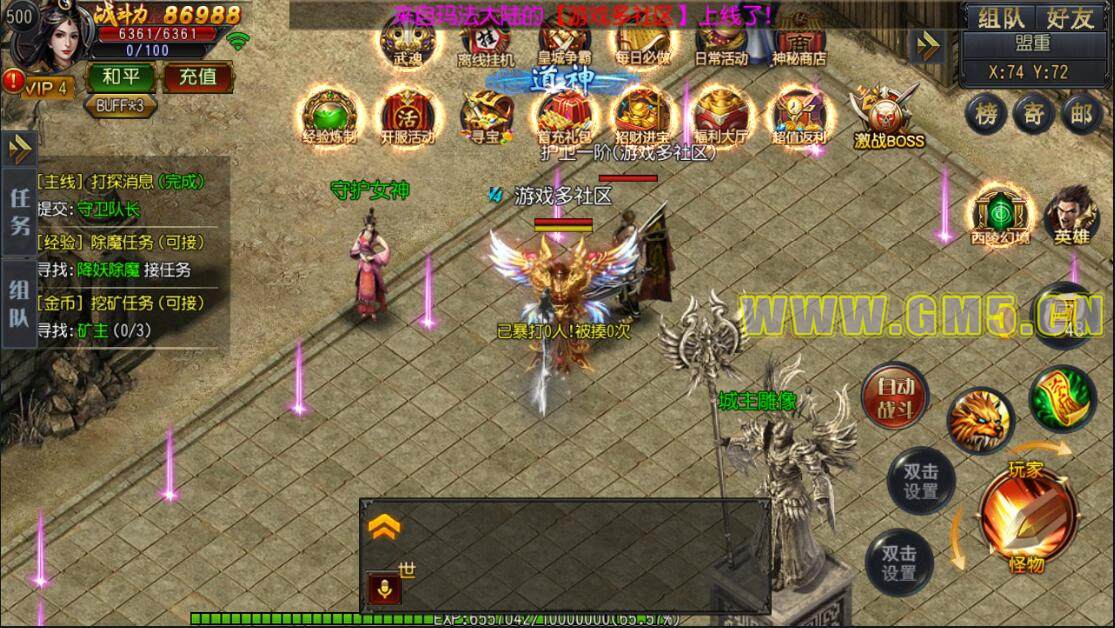Click the voice chat microphone button
The image size is (1115, 628).
(384, 588)
